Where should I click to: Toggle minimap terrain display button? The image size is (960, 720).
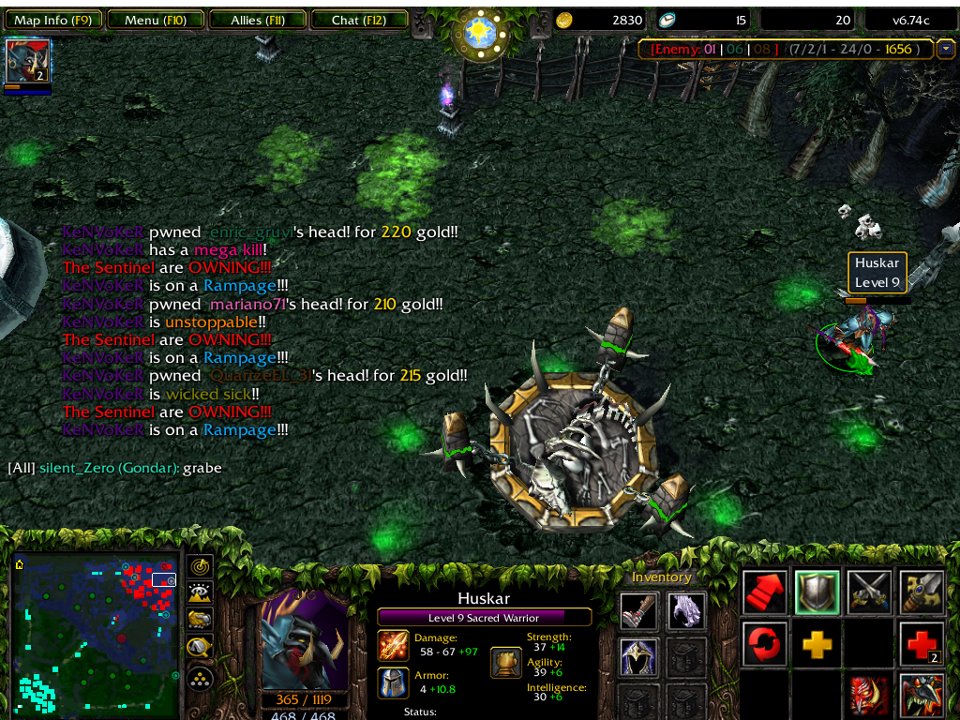tap(200, 594)
